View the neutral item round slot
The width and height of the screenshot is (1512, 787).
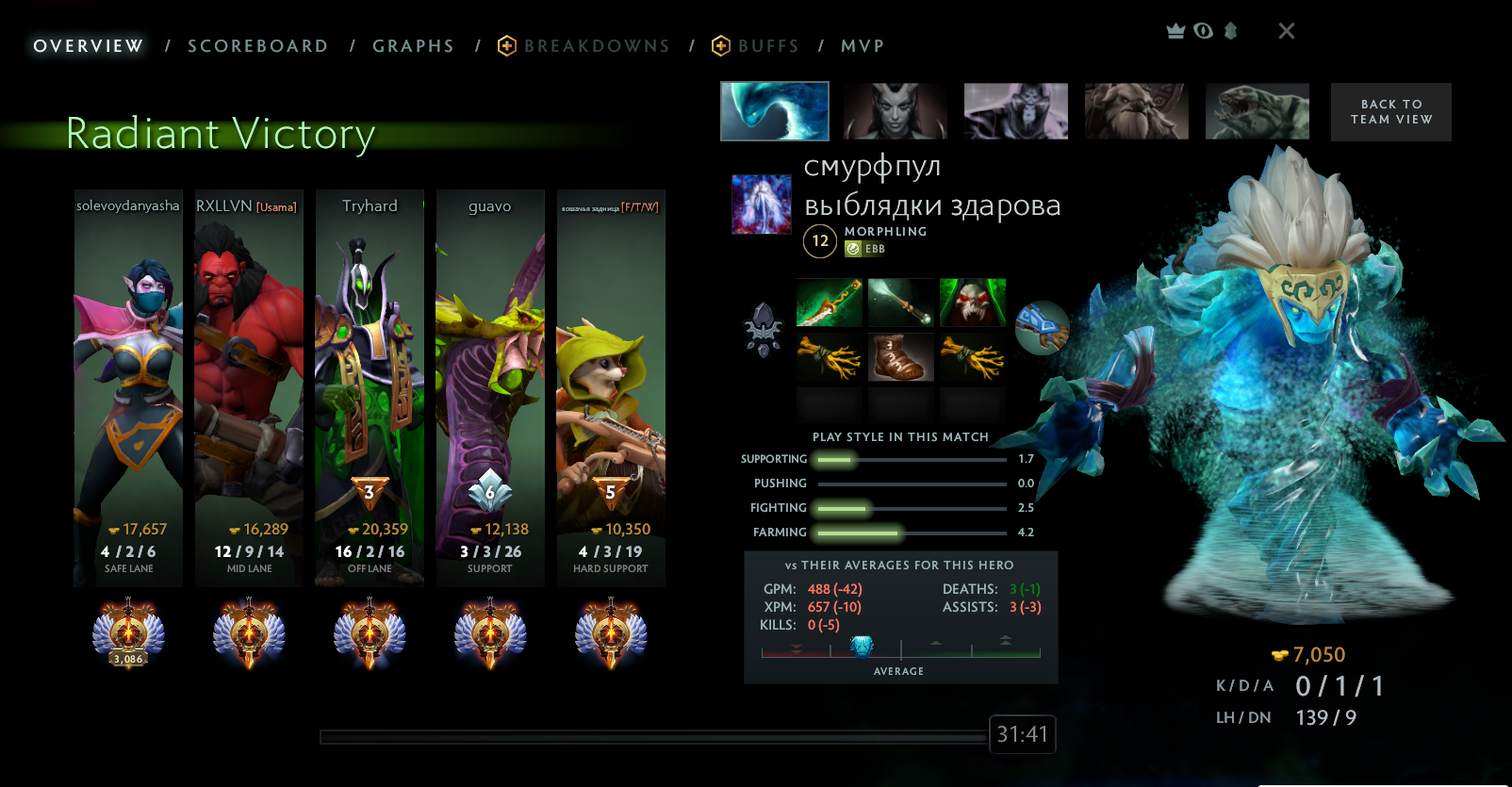click(x=1042, y=327)
